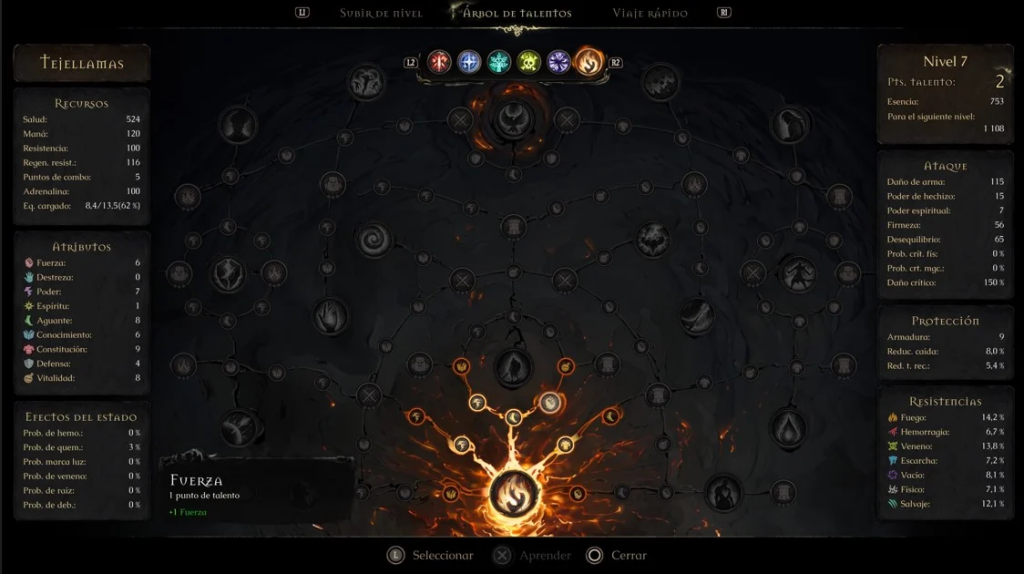The image size is (1024, 574).
Task: Pick the purple vortex talent tree icon
Action: click(x=559, y=62)
